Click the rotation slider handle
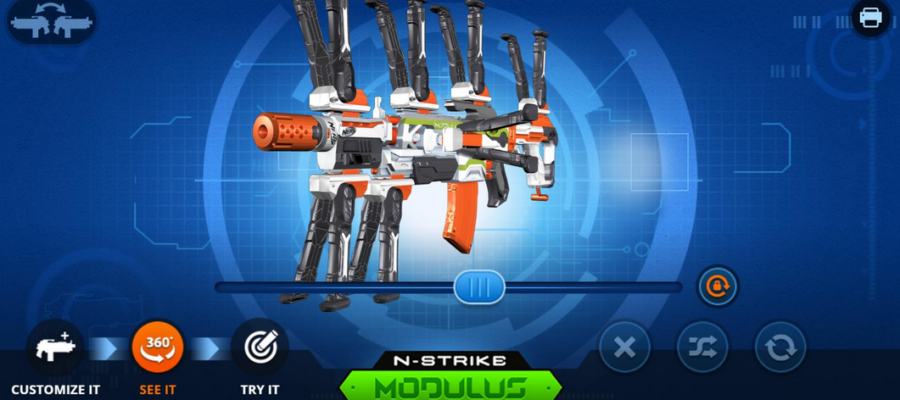This screenshot has height=400, width=900. coord(479,288)
